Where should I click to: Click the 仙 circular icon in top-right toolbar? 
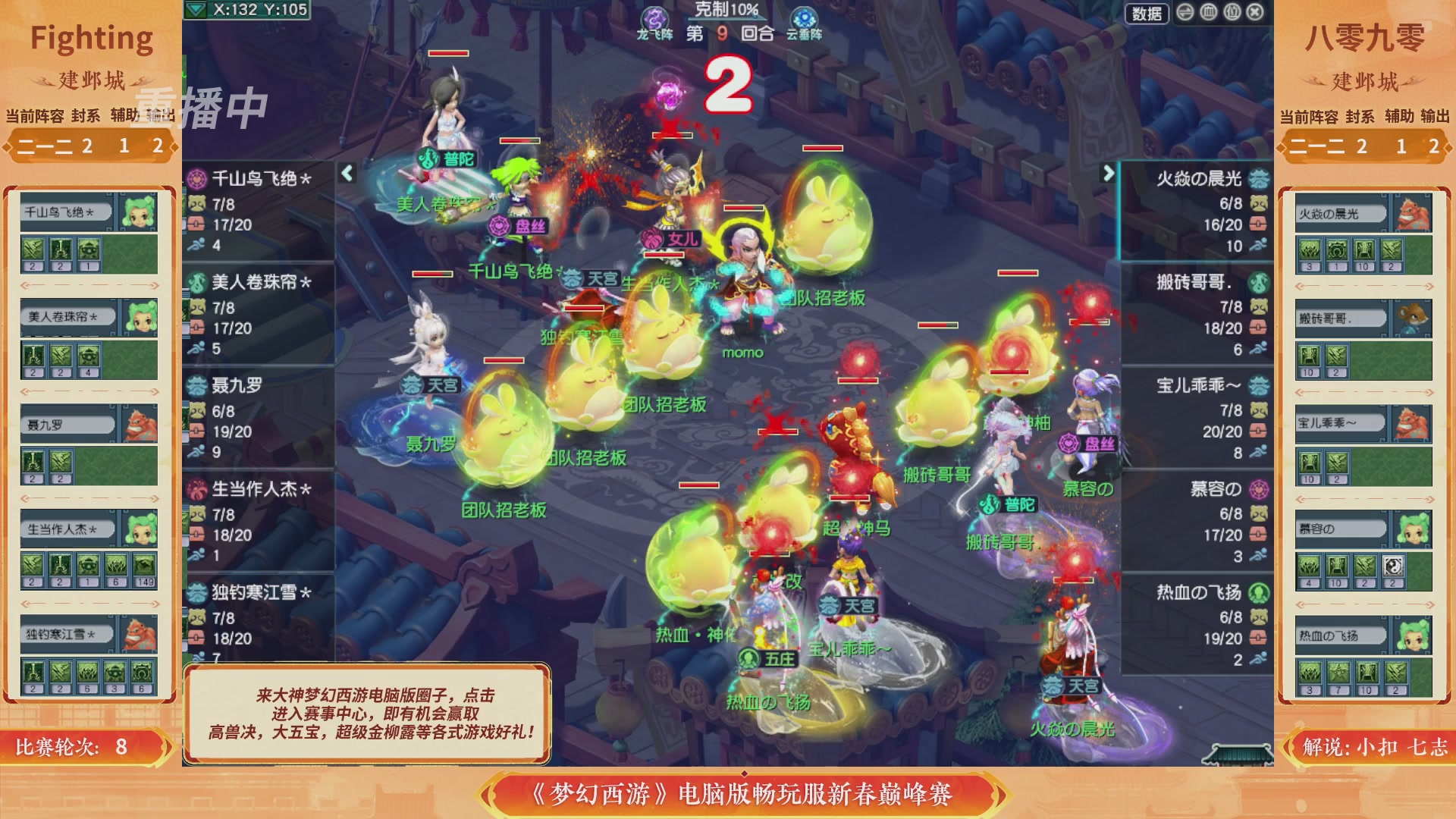click(x=1232, y=13)
